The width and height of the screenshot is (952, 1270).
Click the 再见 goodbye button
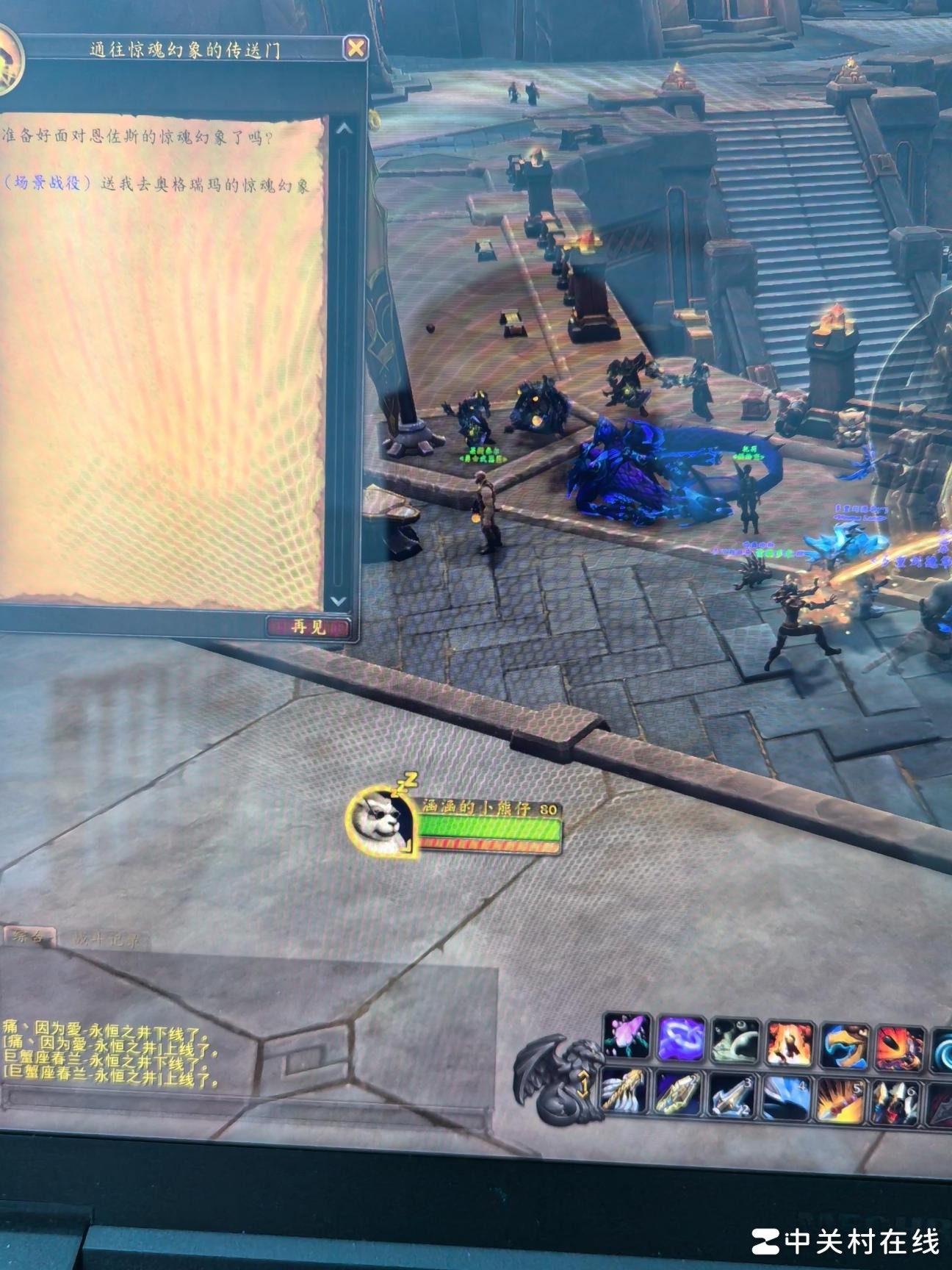point(308,627)
